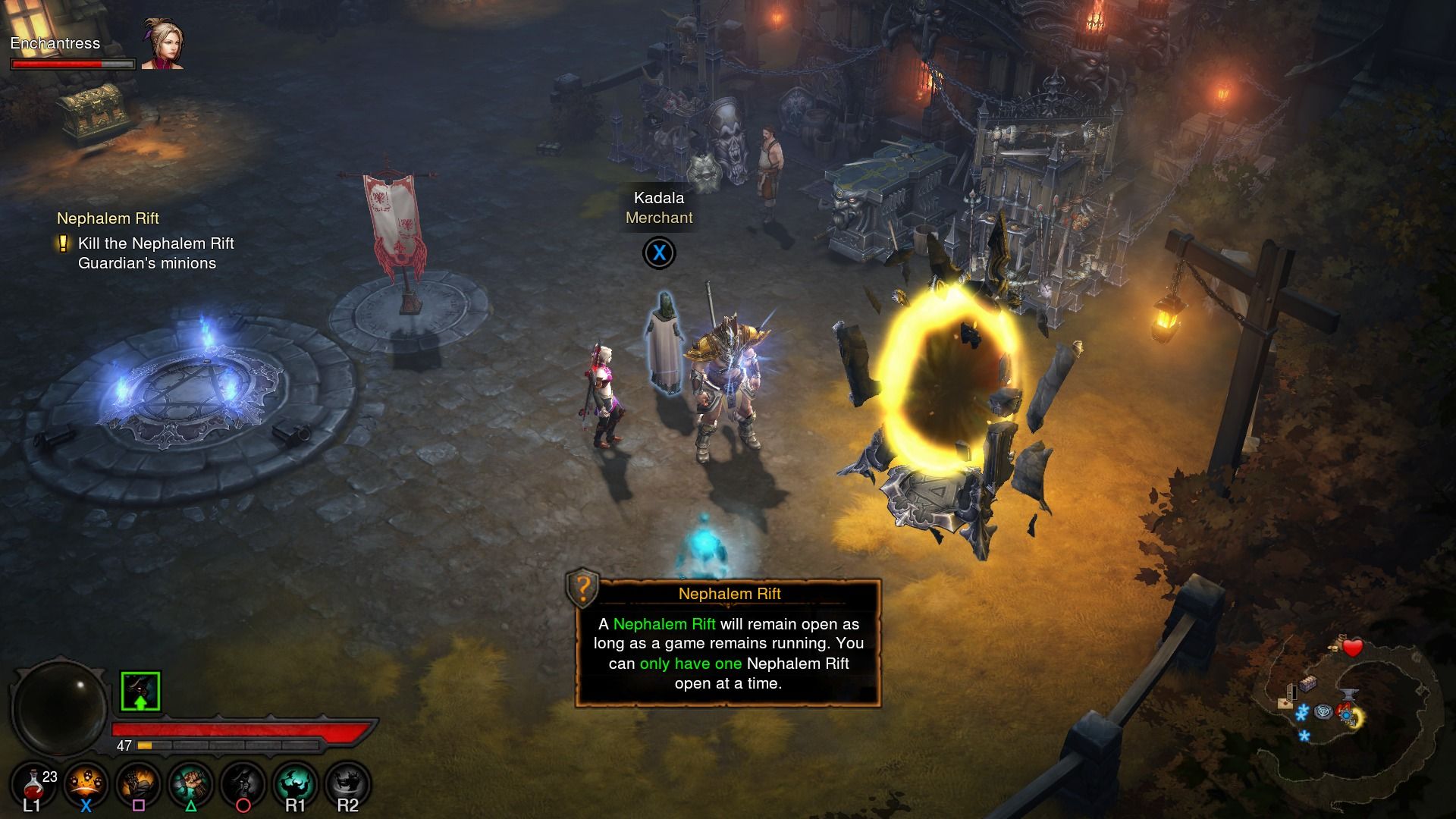Select the greyed-out horned helmet skill
This screenshot has height=819, width=1456.
click(x=243, y=785)
